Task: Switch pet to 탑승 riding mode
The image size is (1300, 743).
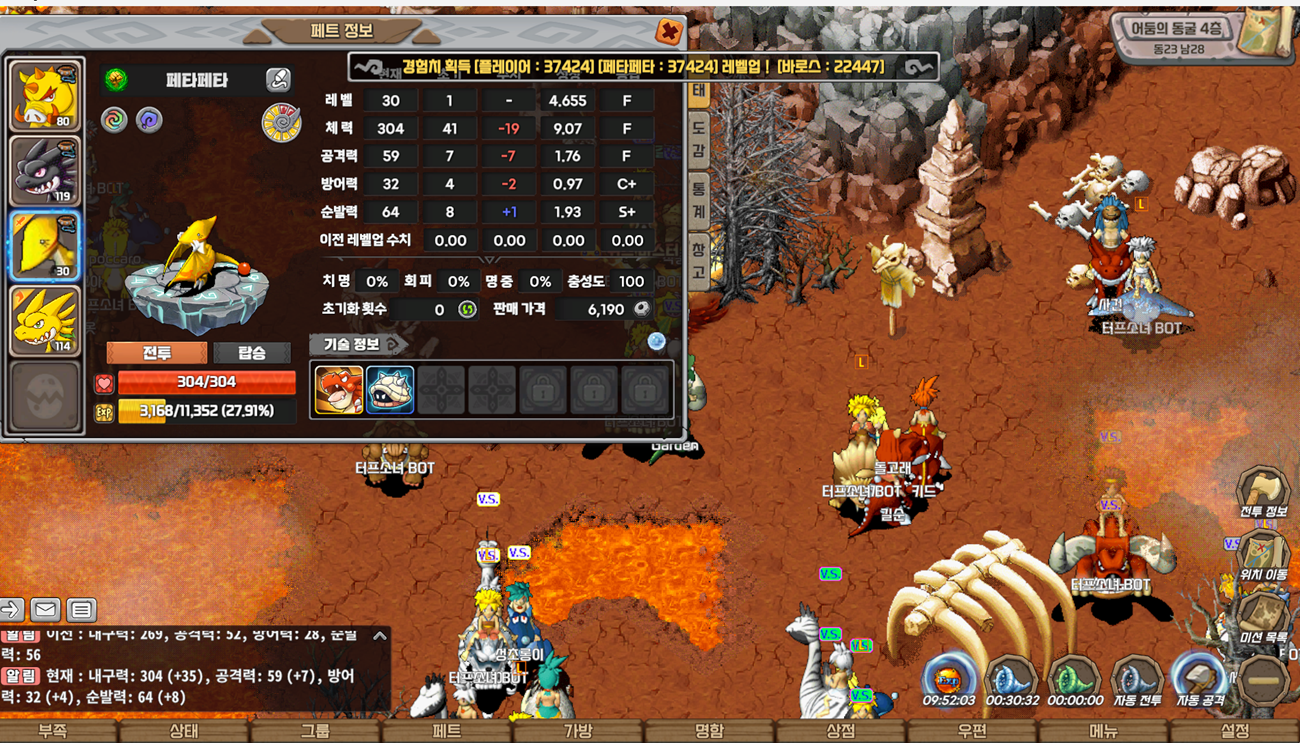Action: coord(252,353)
